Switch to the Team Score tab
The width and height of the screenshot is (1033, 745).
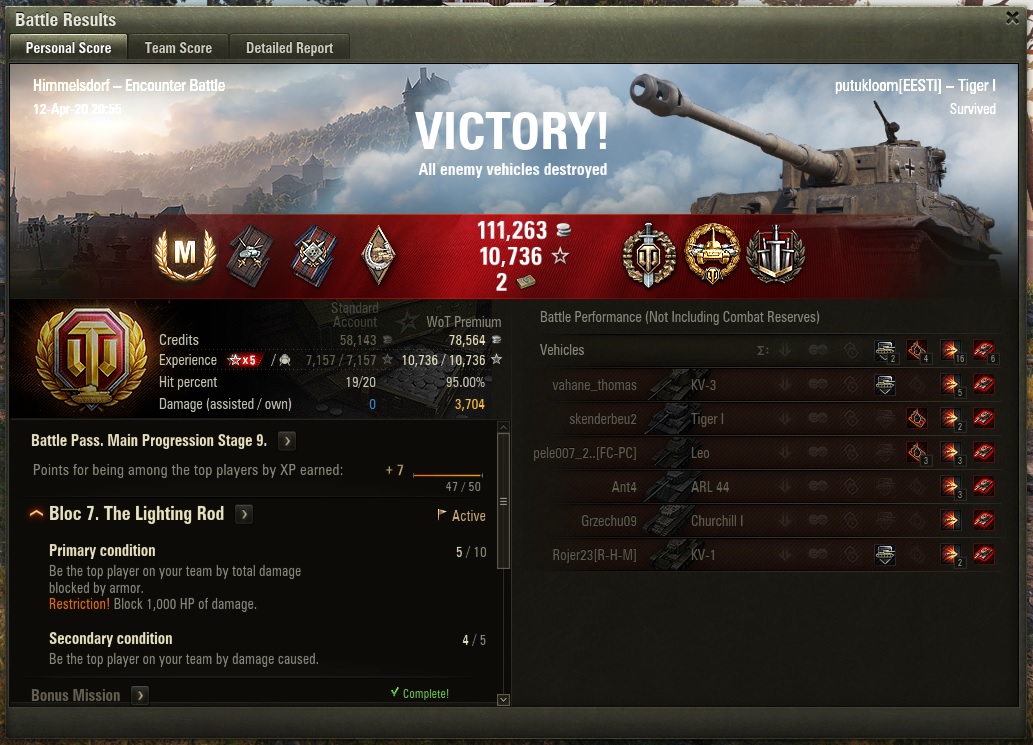point(178,47)
